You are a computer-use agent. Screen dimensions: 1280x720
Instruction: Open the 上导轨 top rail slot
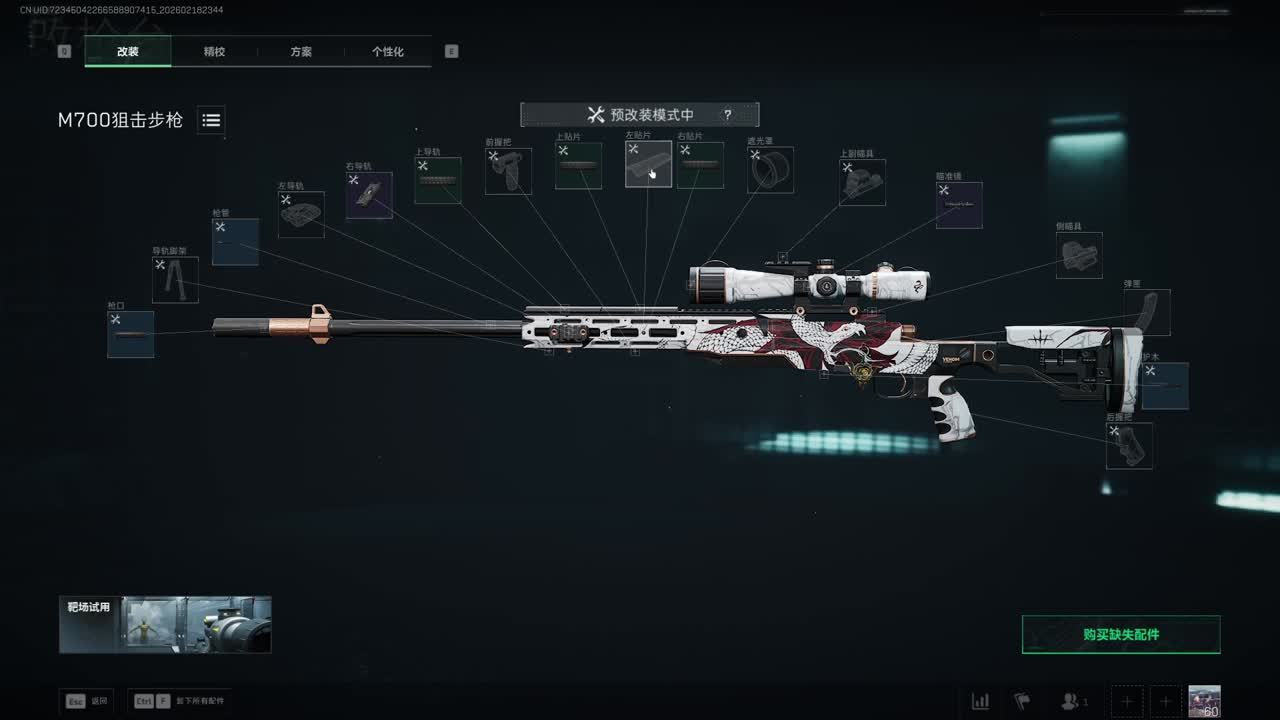(438, 180)
